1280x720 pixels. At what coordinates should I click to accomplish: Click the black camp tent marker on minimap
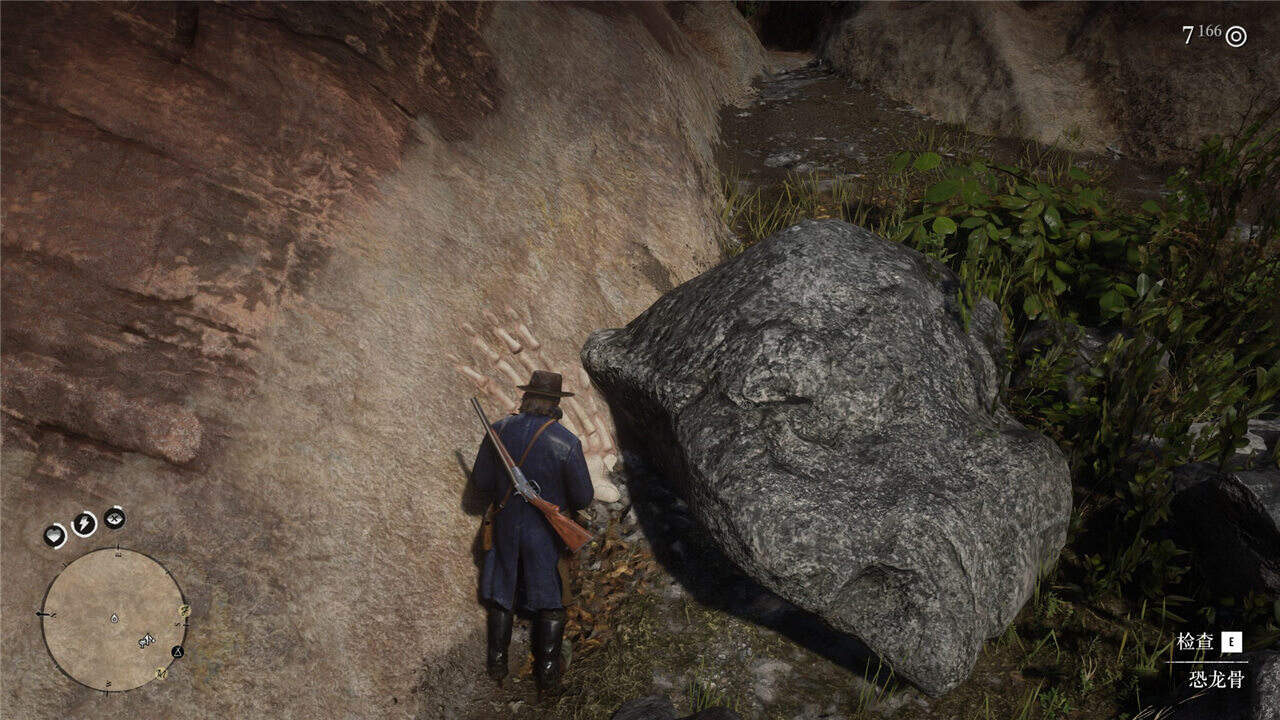(x=177, y=651)
